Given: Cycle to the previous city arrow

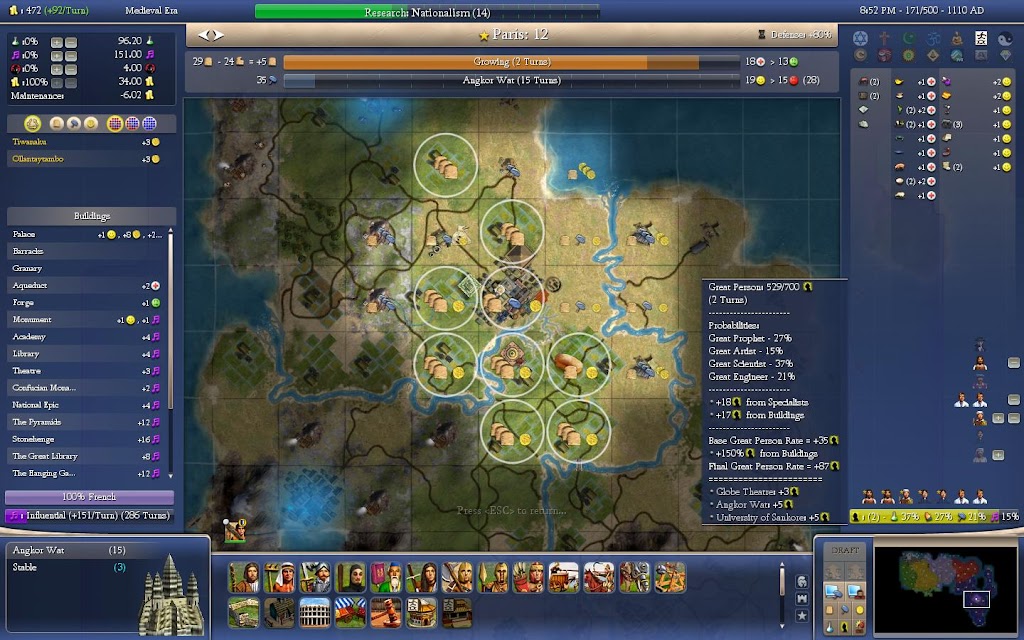Looking at the screenshot, I should pos(203,34).
